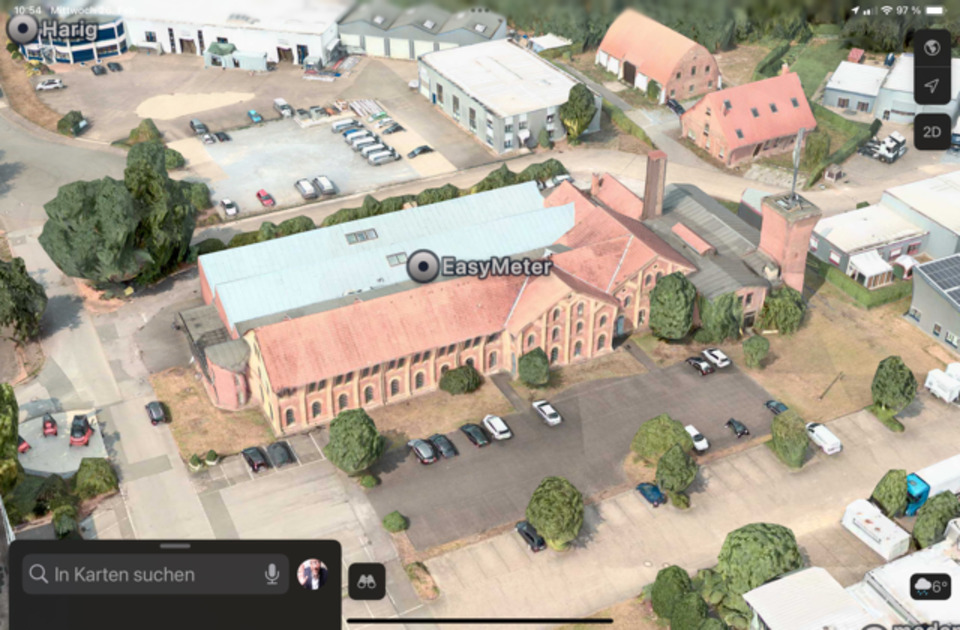Tap the EasyMeter map marker
960x630 pixels.
pos(424,266)
